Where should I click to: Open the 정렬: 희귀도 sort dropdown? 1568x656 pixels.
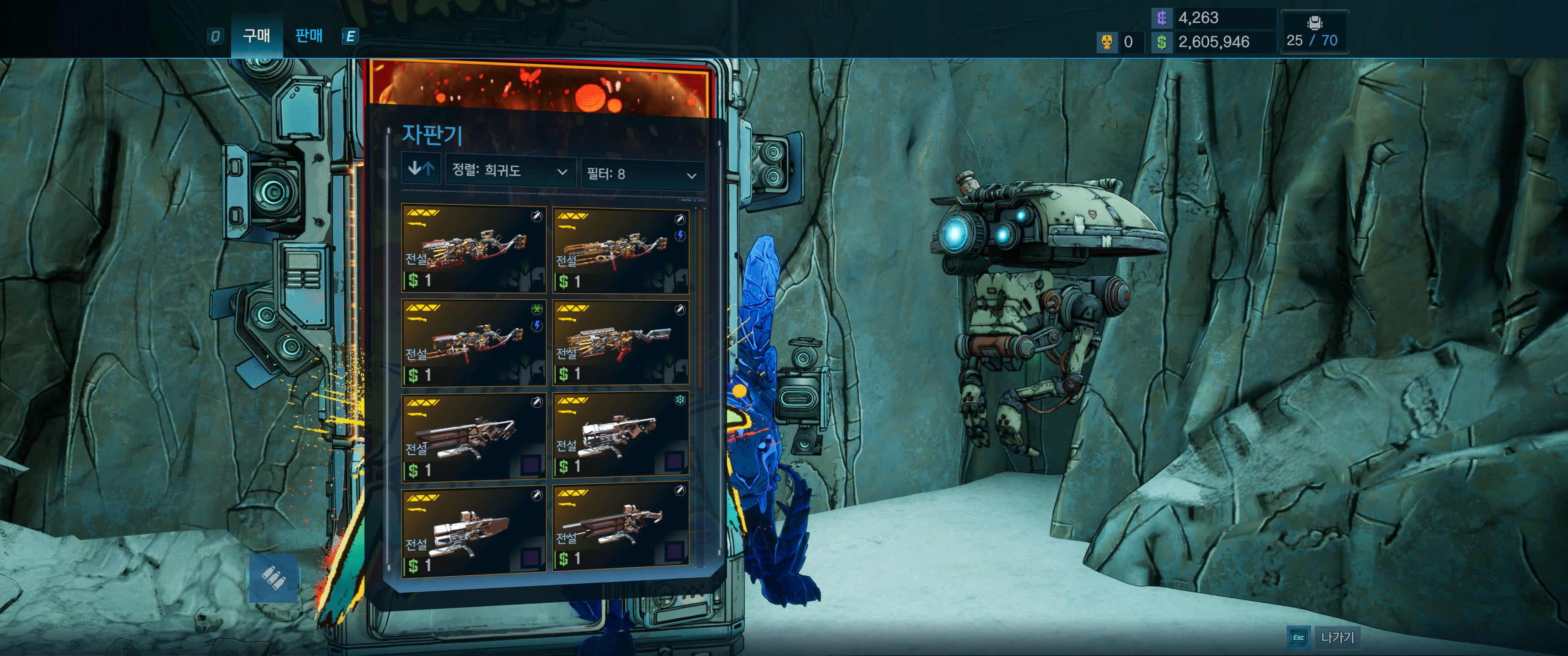(510, 171)
